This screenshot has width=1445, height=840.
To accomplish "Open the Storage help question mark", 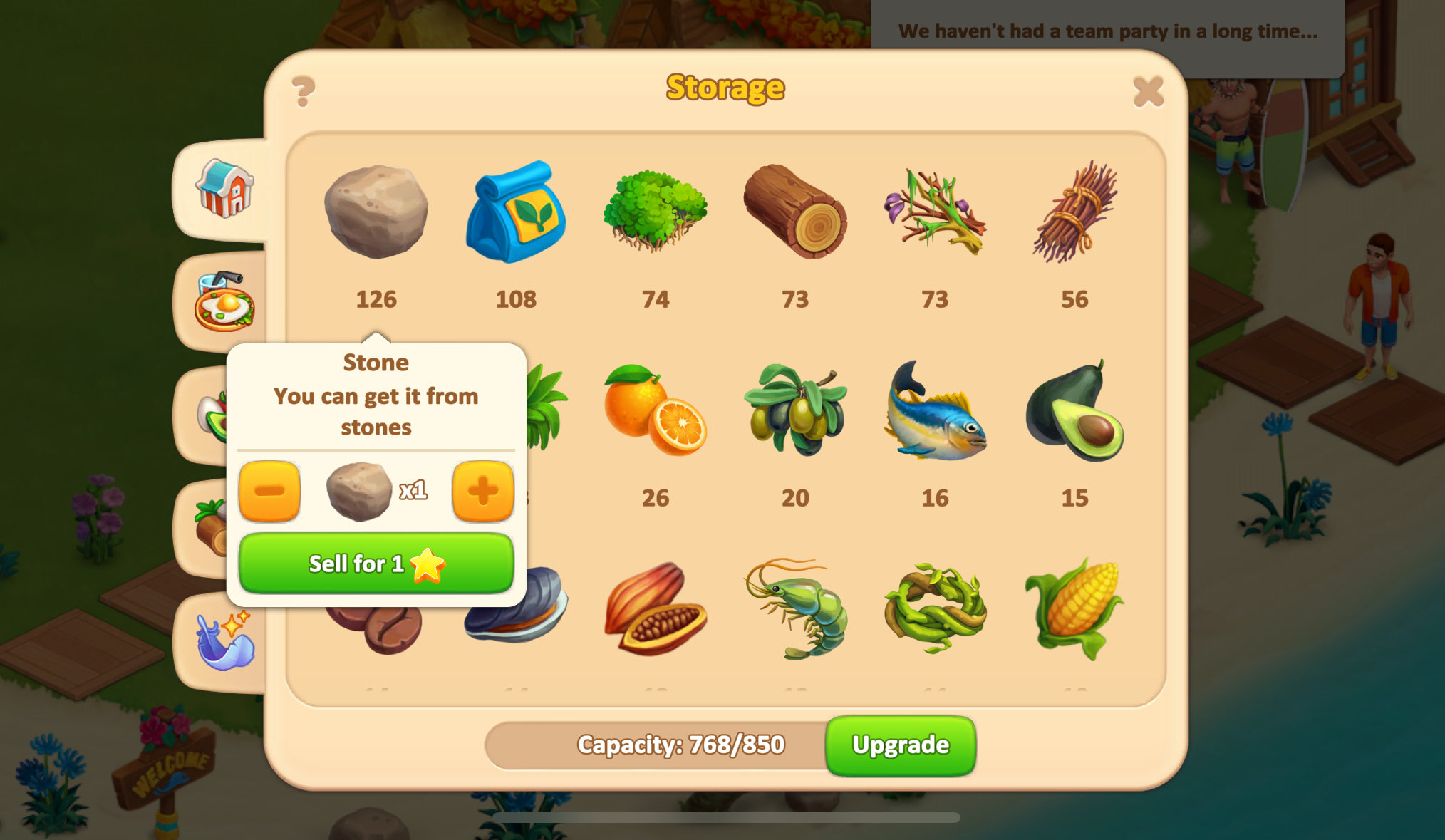I will [x=304, y=91].
